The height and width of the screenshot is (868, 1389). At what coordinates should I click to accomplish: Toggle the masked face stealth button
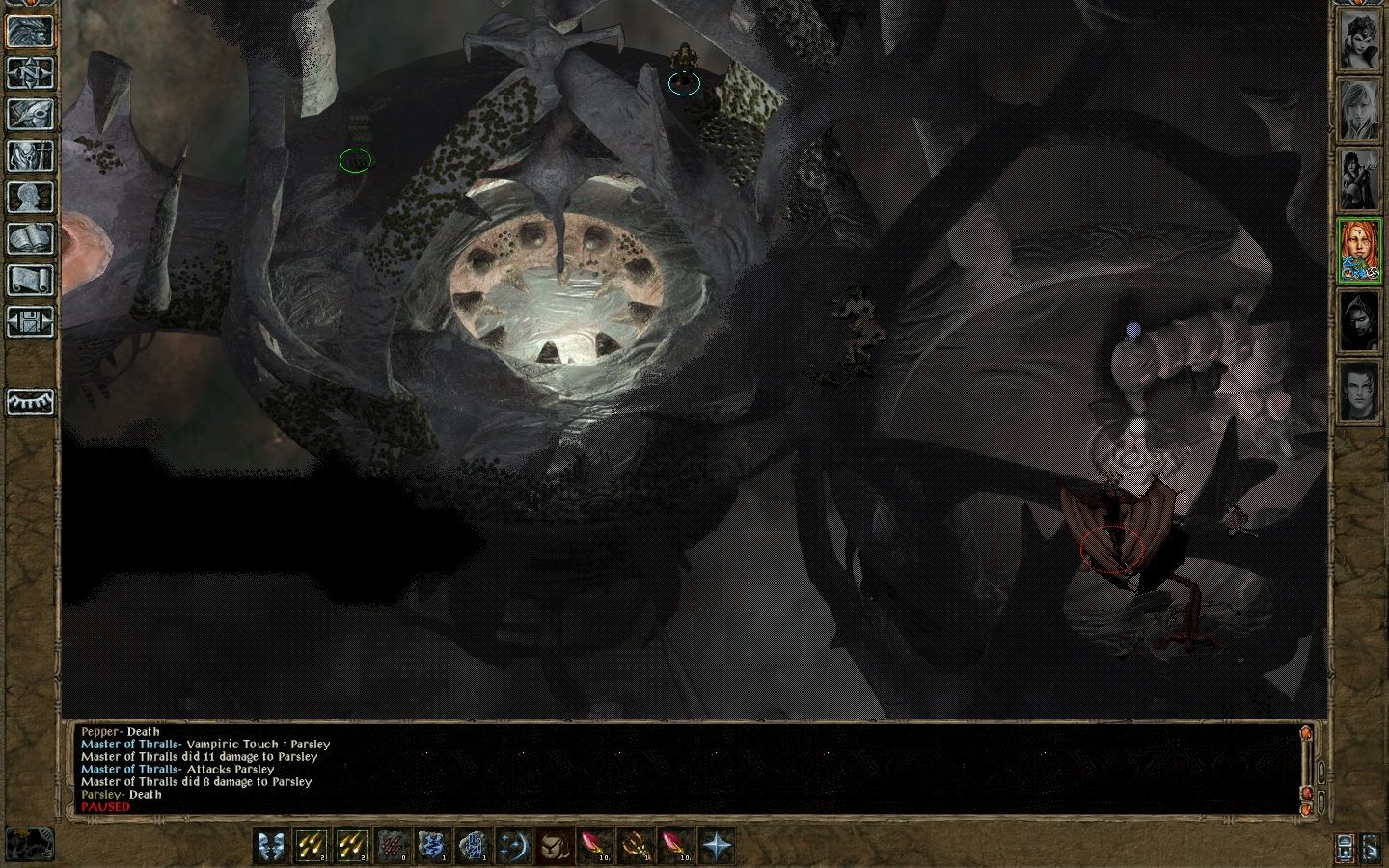pyautogui.click(x=554, y=846)
